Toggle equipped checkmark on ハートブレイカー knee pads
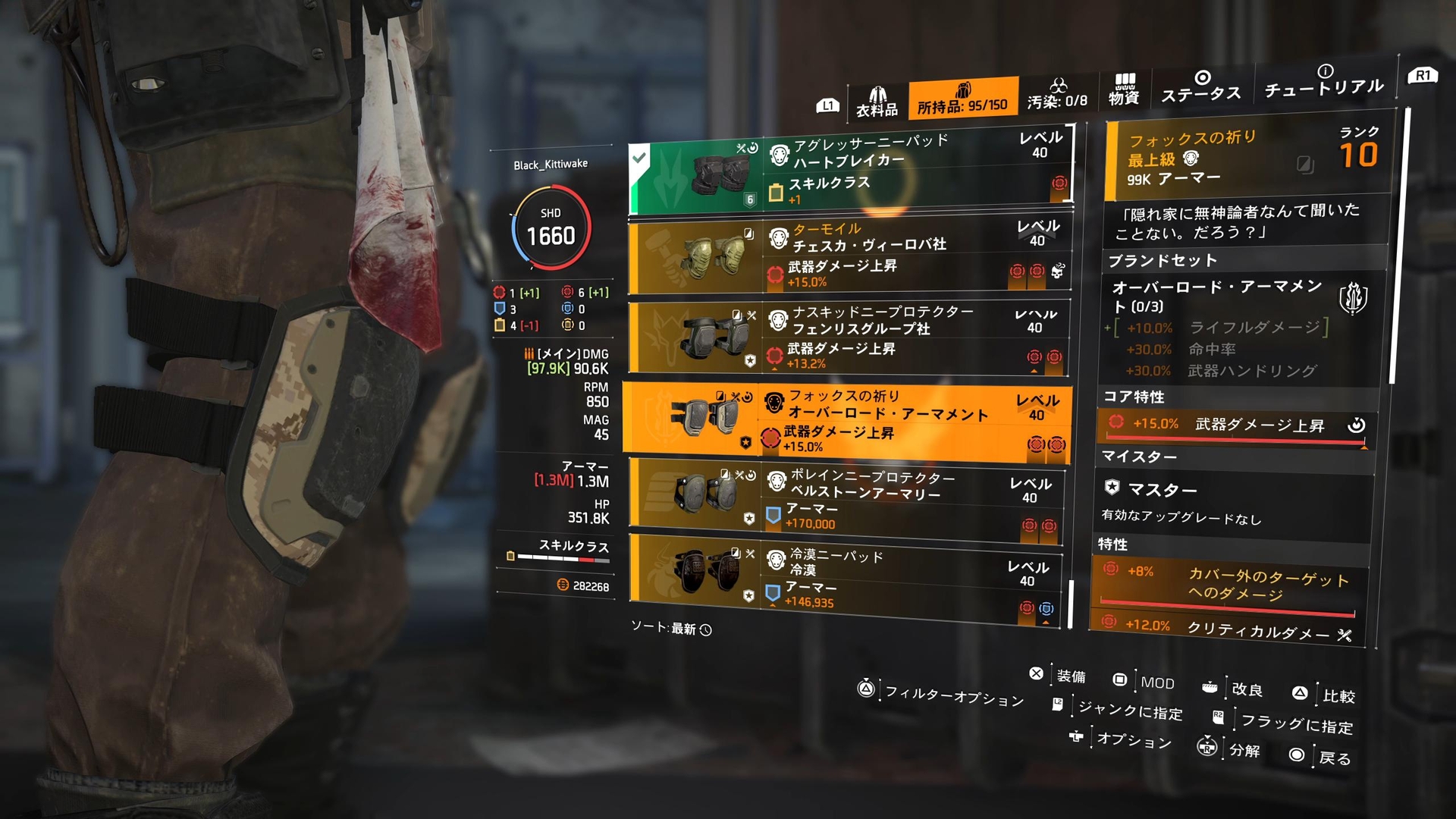Viewport: 1456px width, 819px height. pos(639,159)
